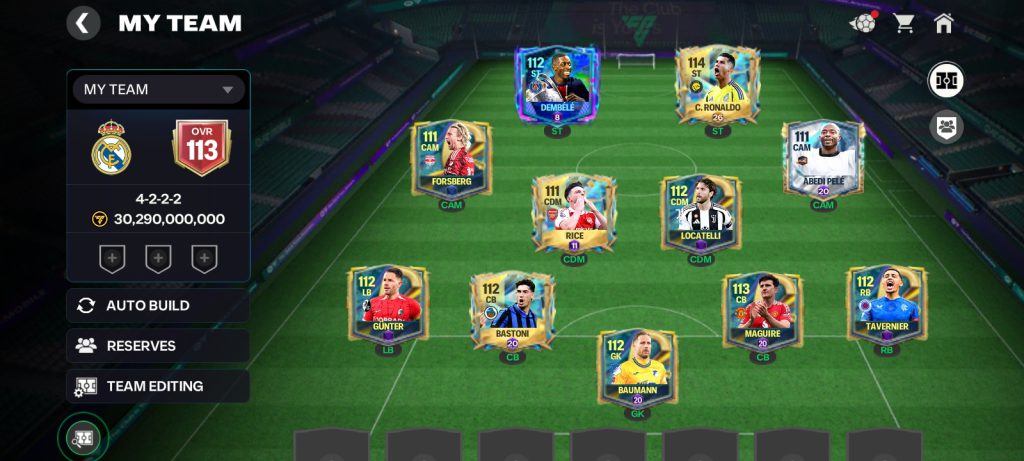Screen dimensions: 1024x461
Task: Open the soccer ball notifications icon
Action: click(863, 23)
